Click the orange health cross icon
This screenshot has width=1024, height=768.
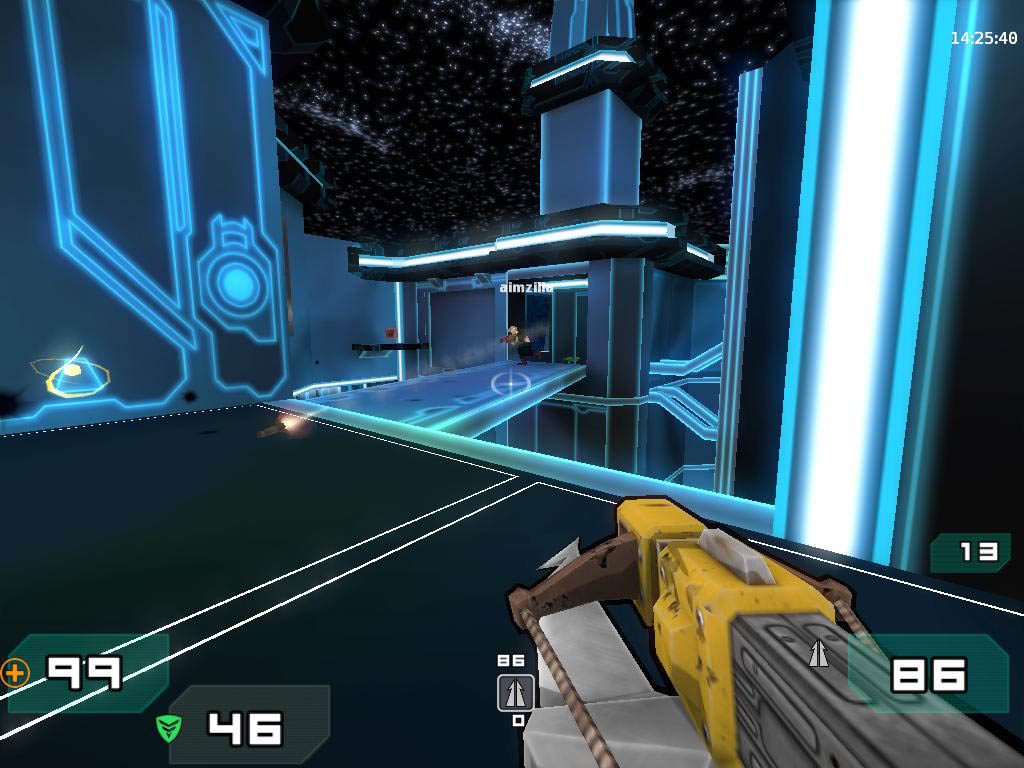click(16, 673)
